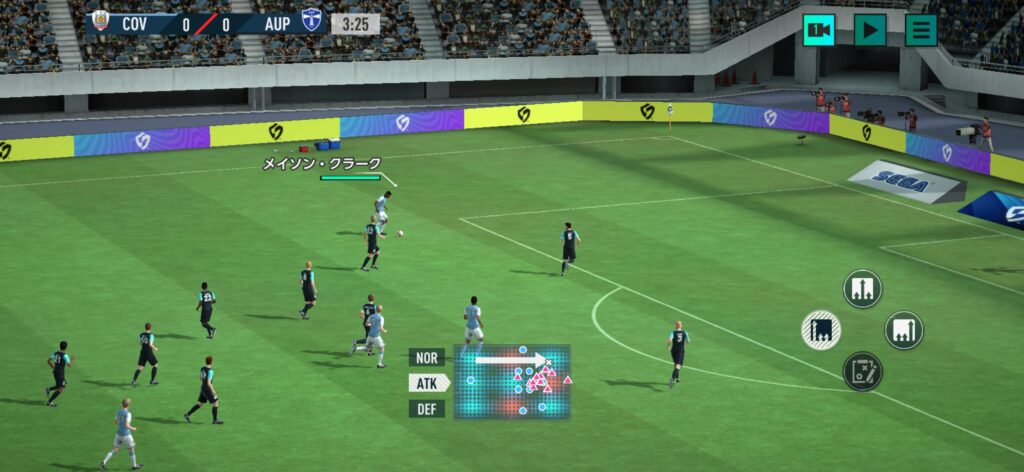The height and width of the screenshot is (472, 1024).
Task: Select the NOR tactic mode
Action: click(x=427, y=357)
